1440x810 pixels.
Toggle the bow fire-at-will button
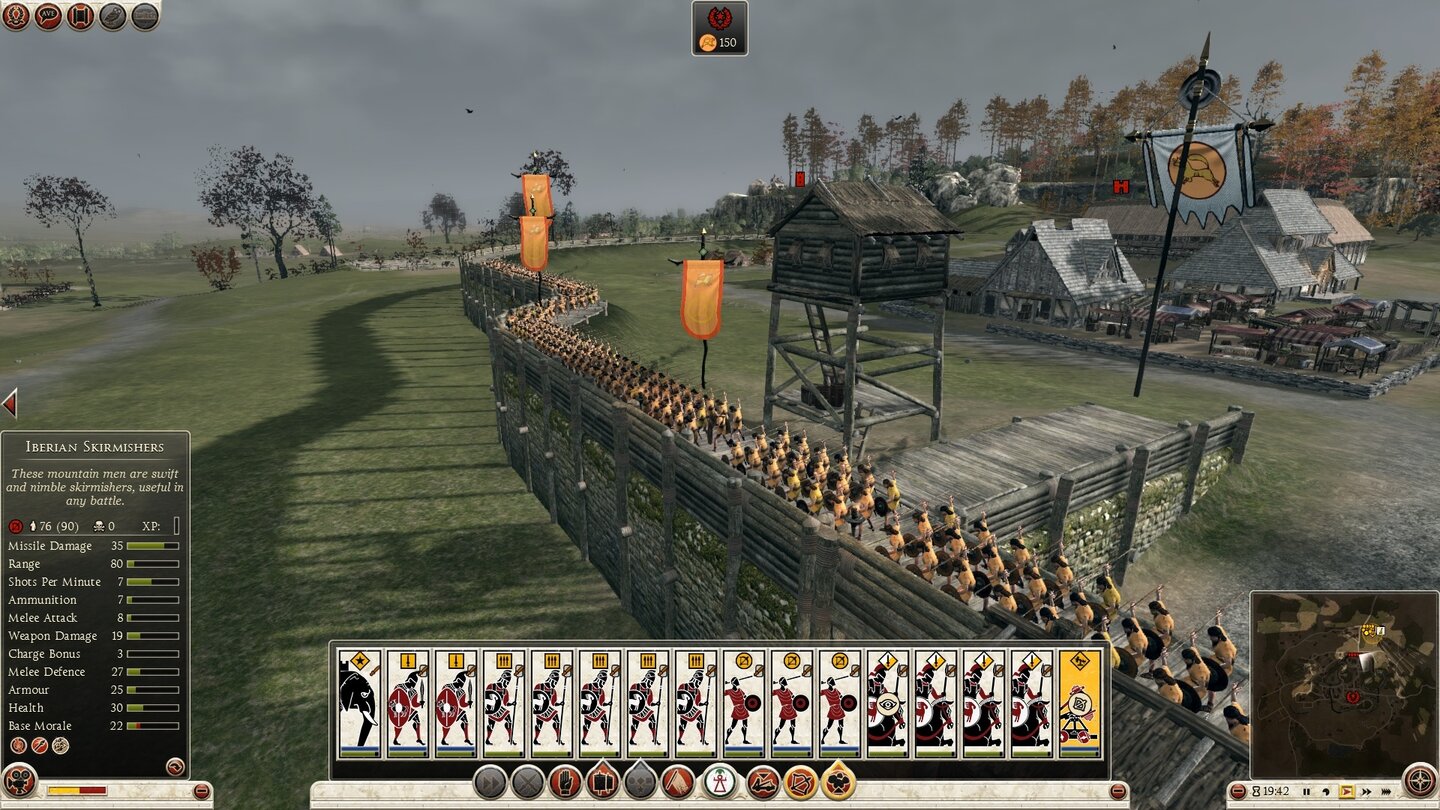[x=800, y=781]
